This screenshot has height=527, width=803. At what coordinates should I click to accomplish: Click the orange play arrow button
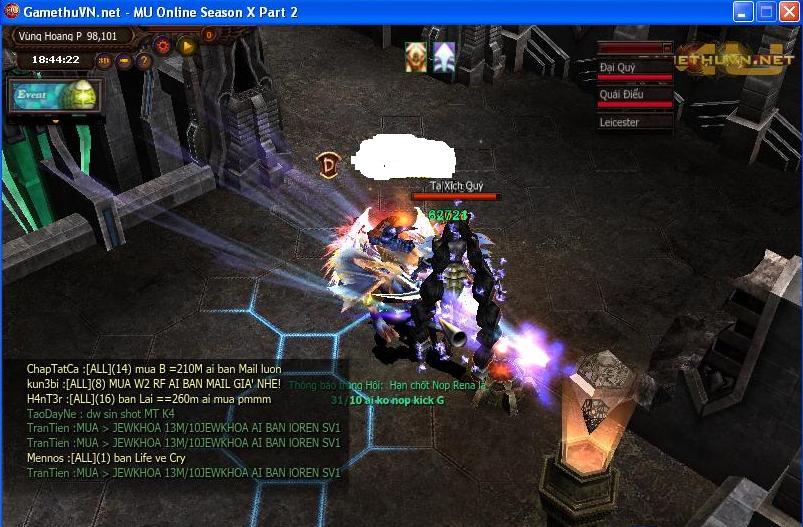[186, 44]
